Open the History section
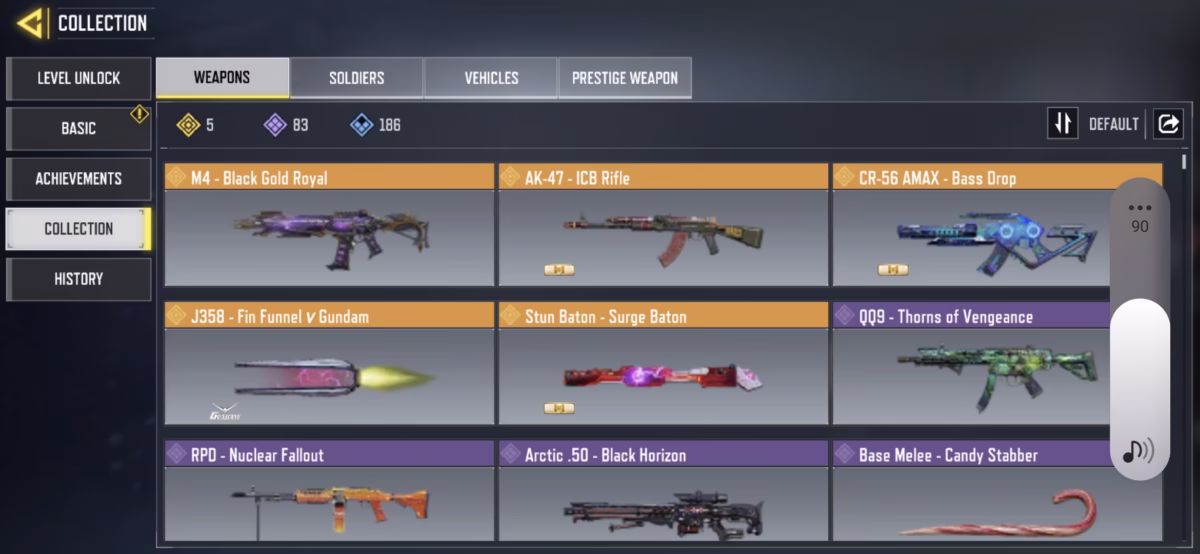This screenshot has width=1200, height=554. (x=79, y=279)
